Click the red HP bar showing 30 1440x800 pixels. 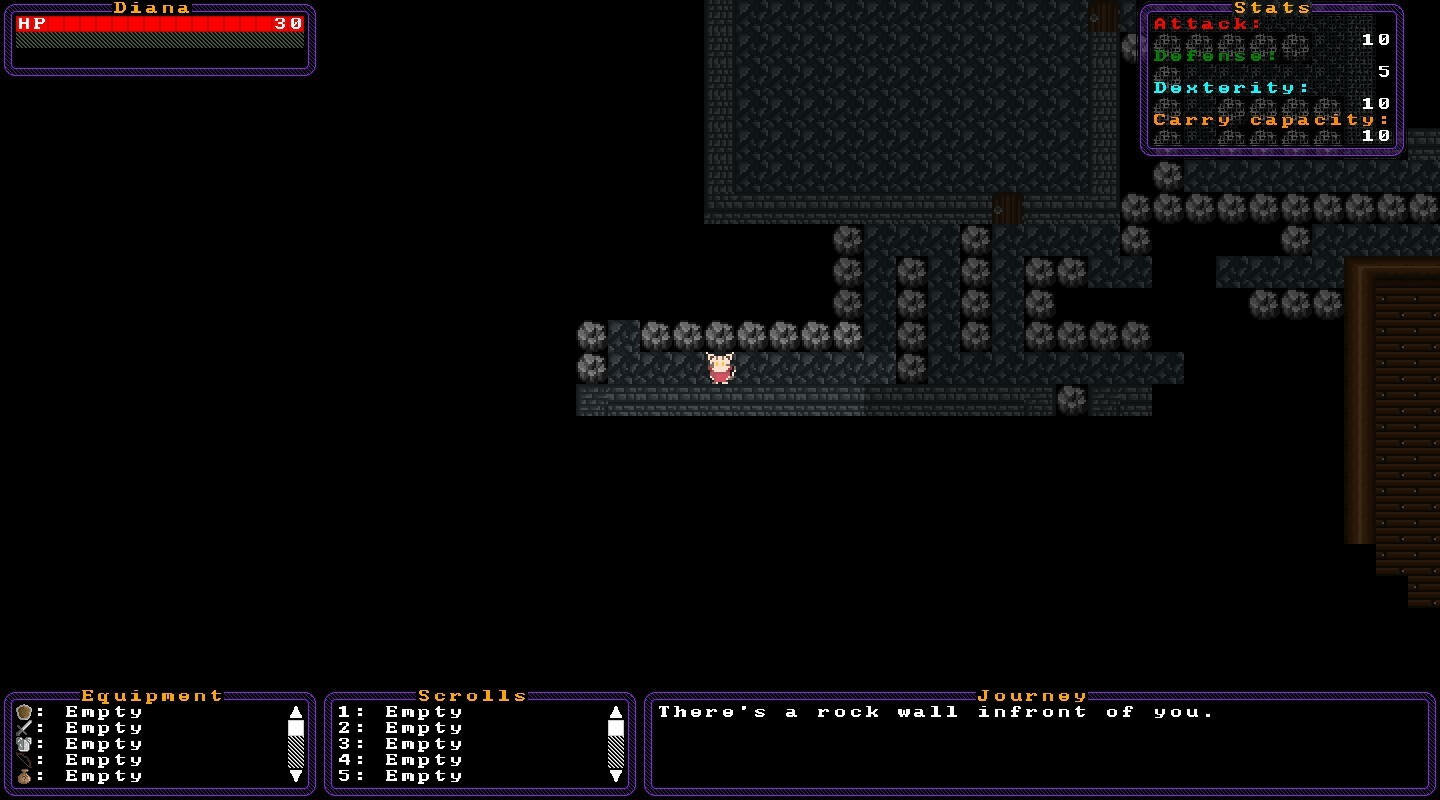coord(155,24)
